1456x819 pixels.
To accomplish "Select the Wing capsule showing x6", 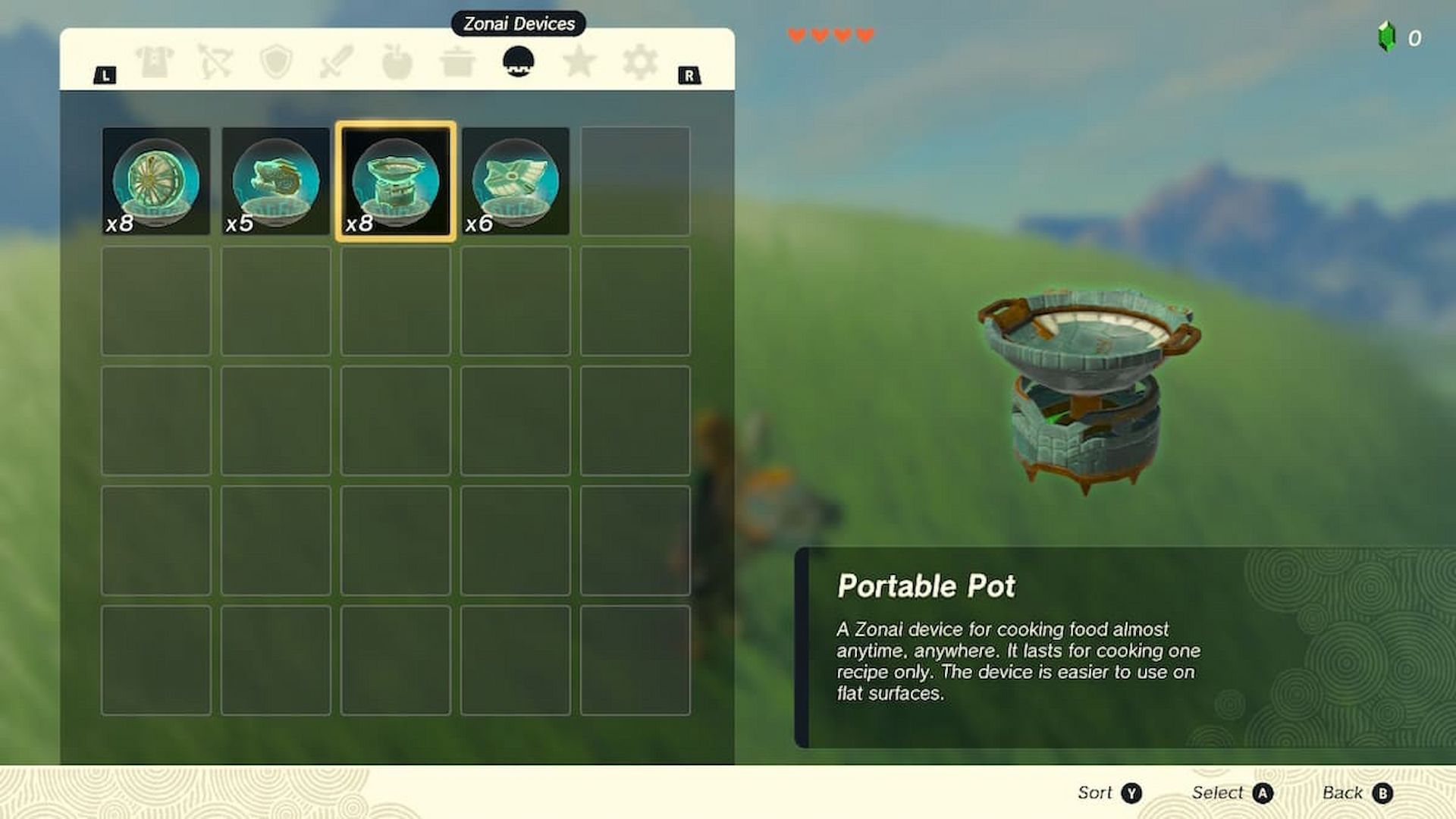I will pyautogui.click(x=515, y=180).
